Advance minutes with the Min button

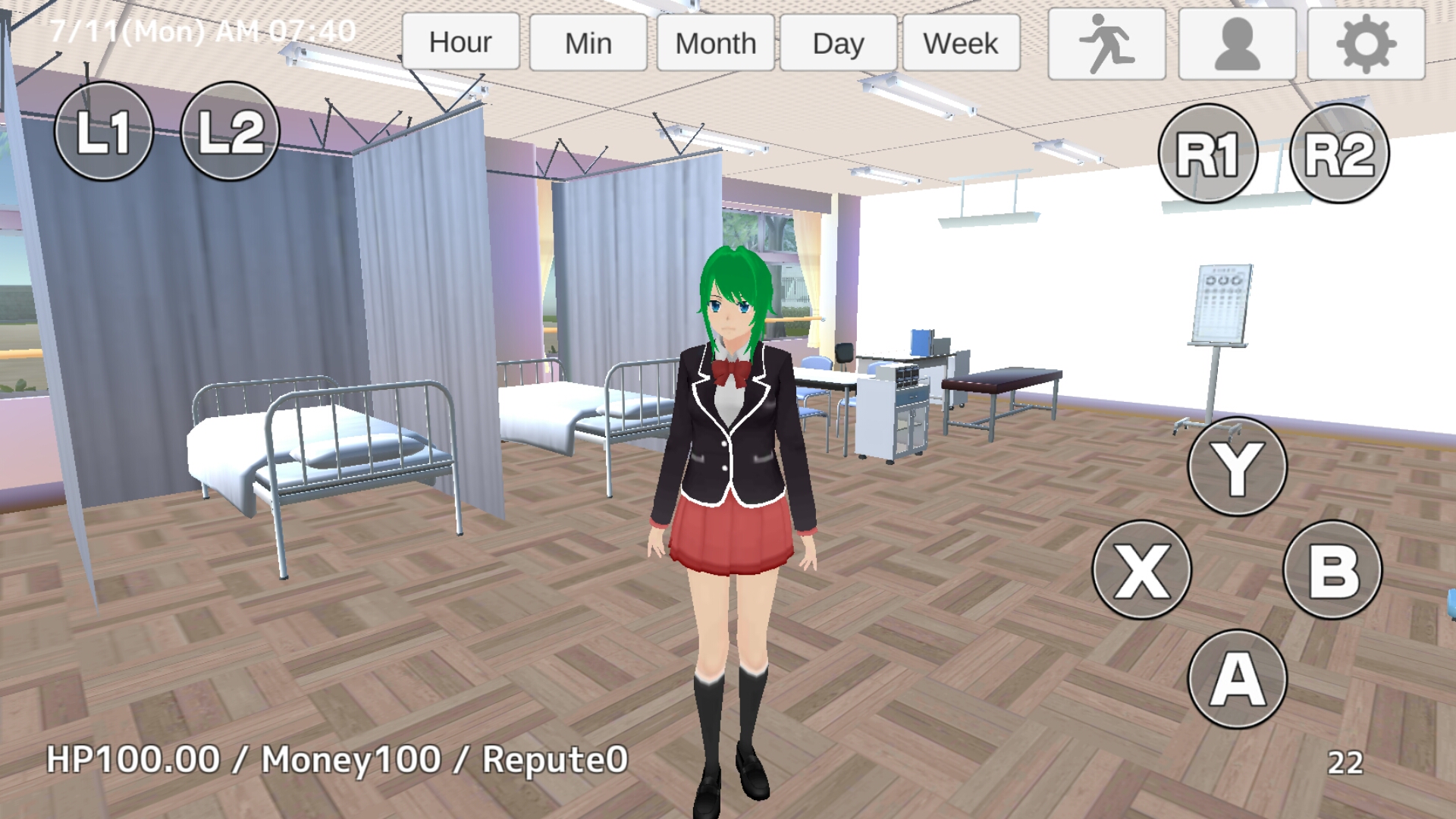(588, 42)
